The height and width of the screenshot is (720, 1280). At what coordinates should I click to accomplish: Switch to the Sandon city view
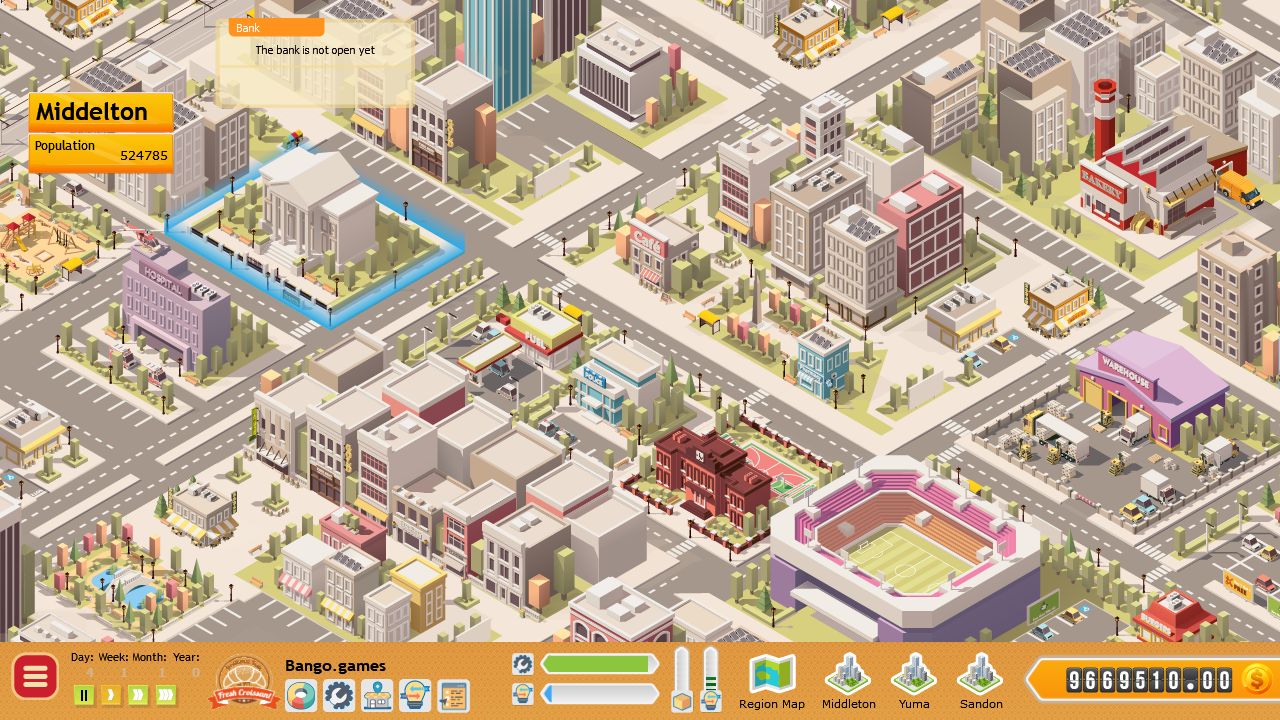click(x=981, y=682)
